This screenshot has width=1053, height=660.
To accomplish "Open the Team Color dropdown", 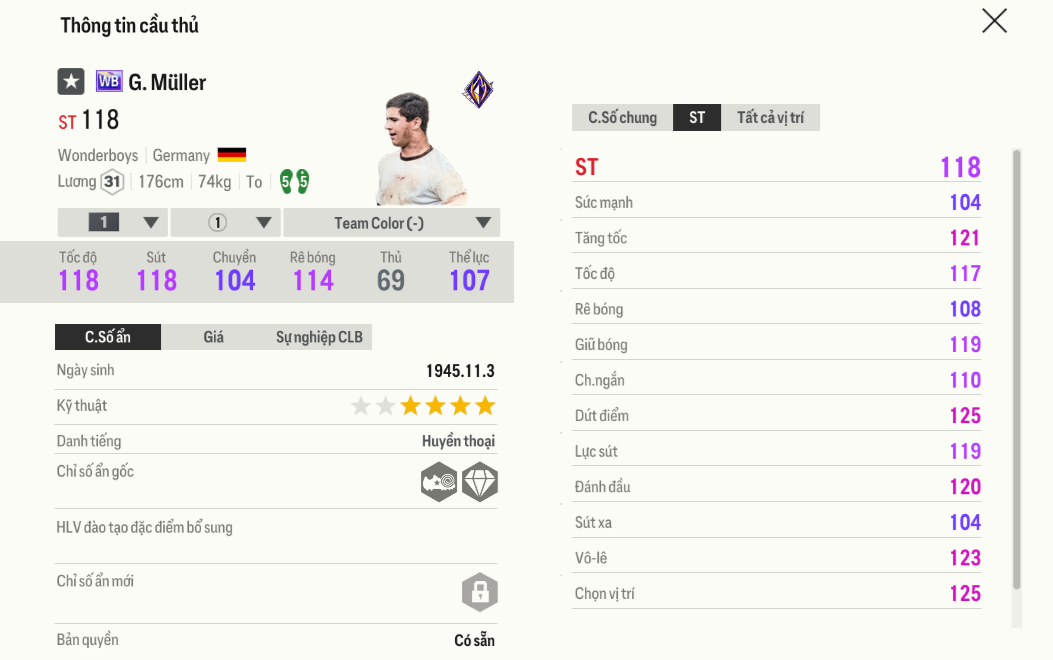I will [x=392, y=223].
